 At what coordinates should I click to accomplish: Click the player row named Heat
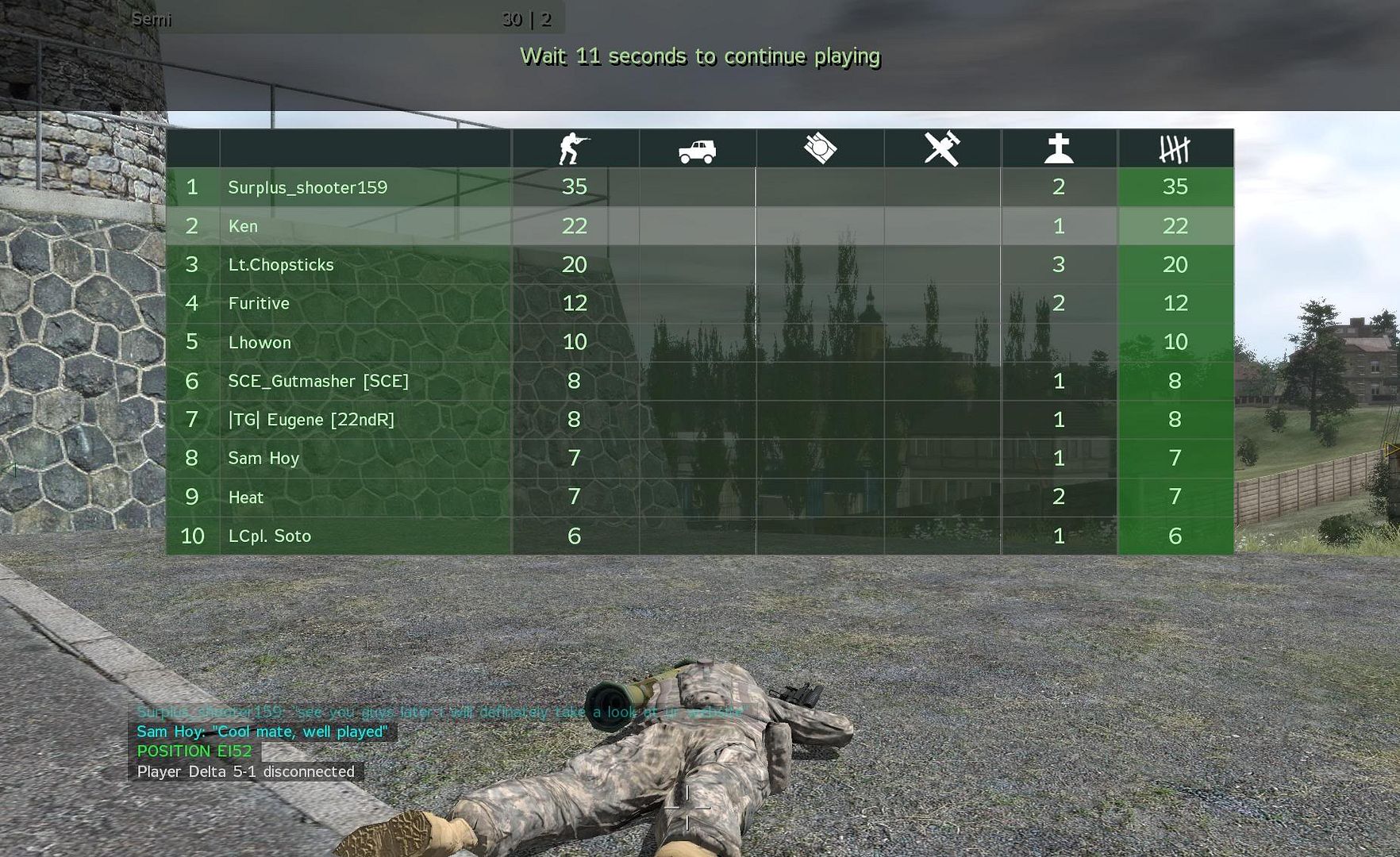point(246,498)
